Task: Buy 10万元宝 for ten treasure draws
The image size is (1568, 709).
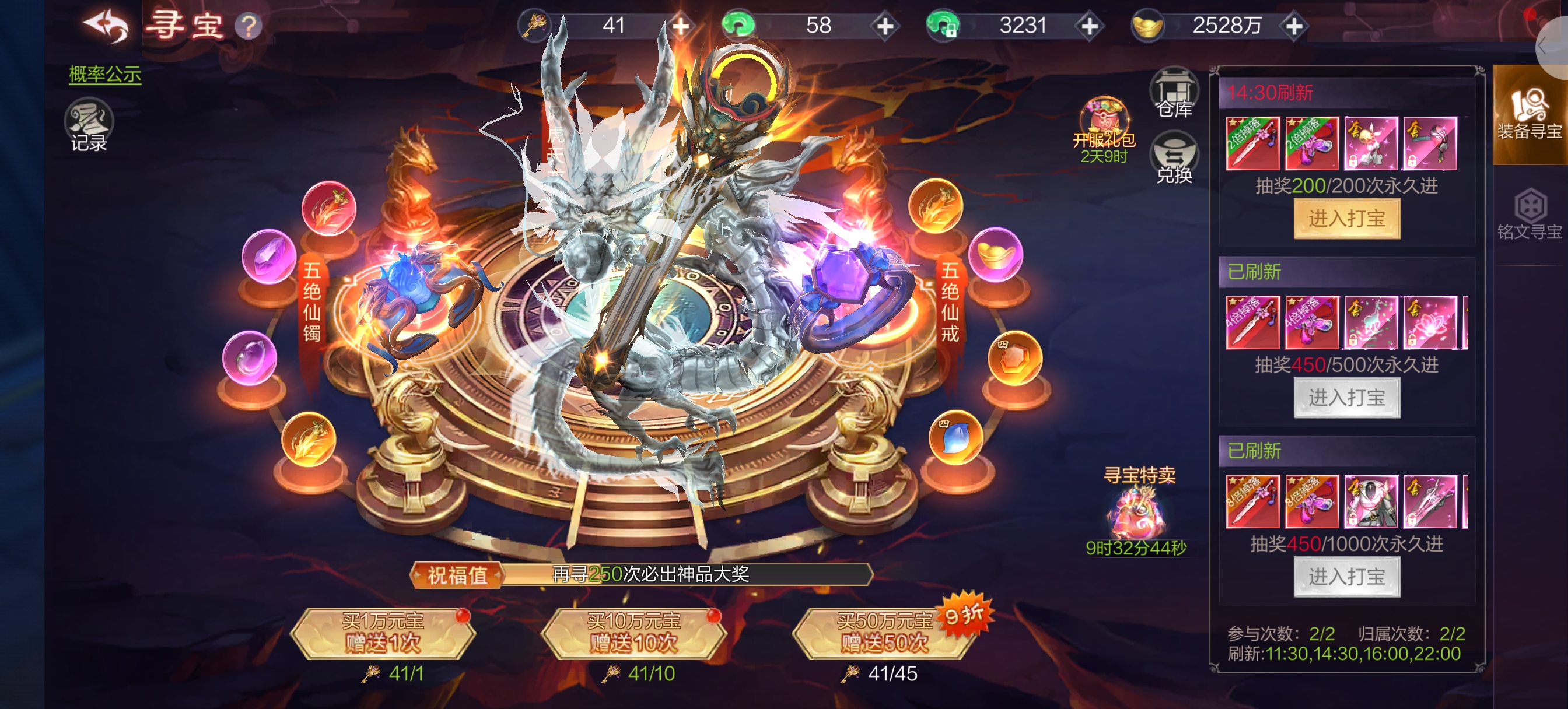Action: [x=633, y=634]
